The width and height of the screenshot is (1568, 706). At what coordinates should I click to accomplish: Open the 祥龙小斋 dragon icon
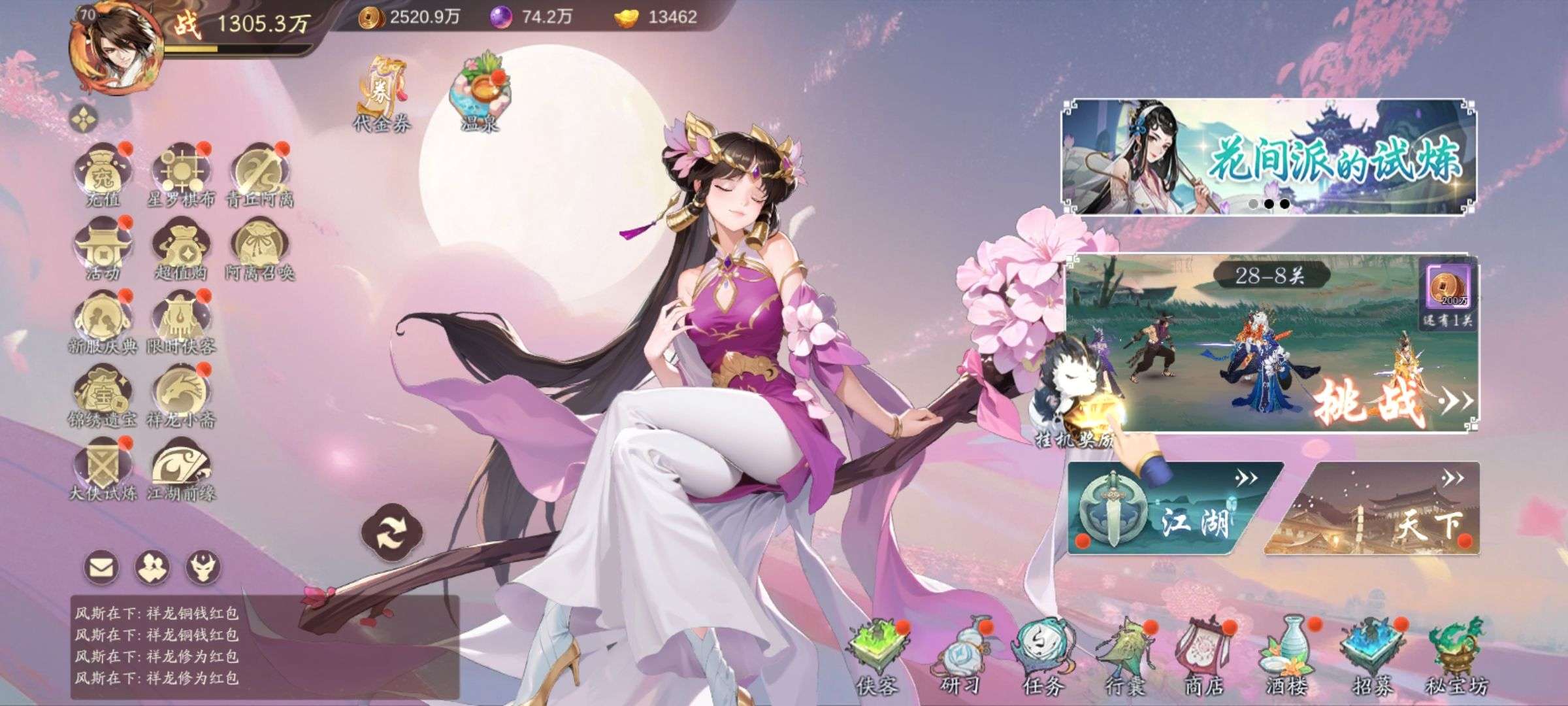pos(181,395)
